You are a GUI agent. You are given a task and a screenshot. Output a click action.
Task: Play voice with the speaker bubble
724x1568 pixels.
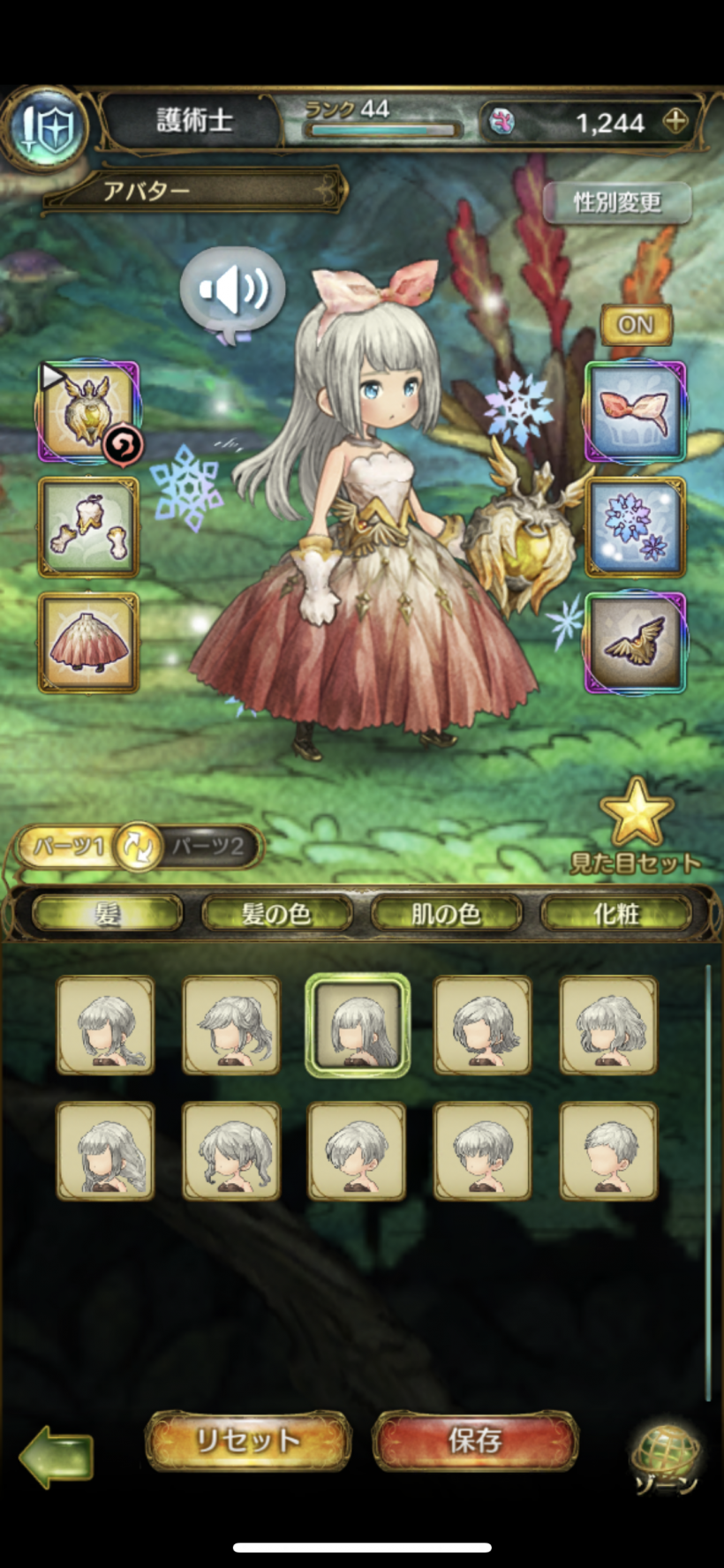(x=232, y=290)
